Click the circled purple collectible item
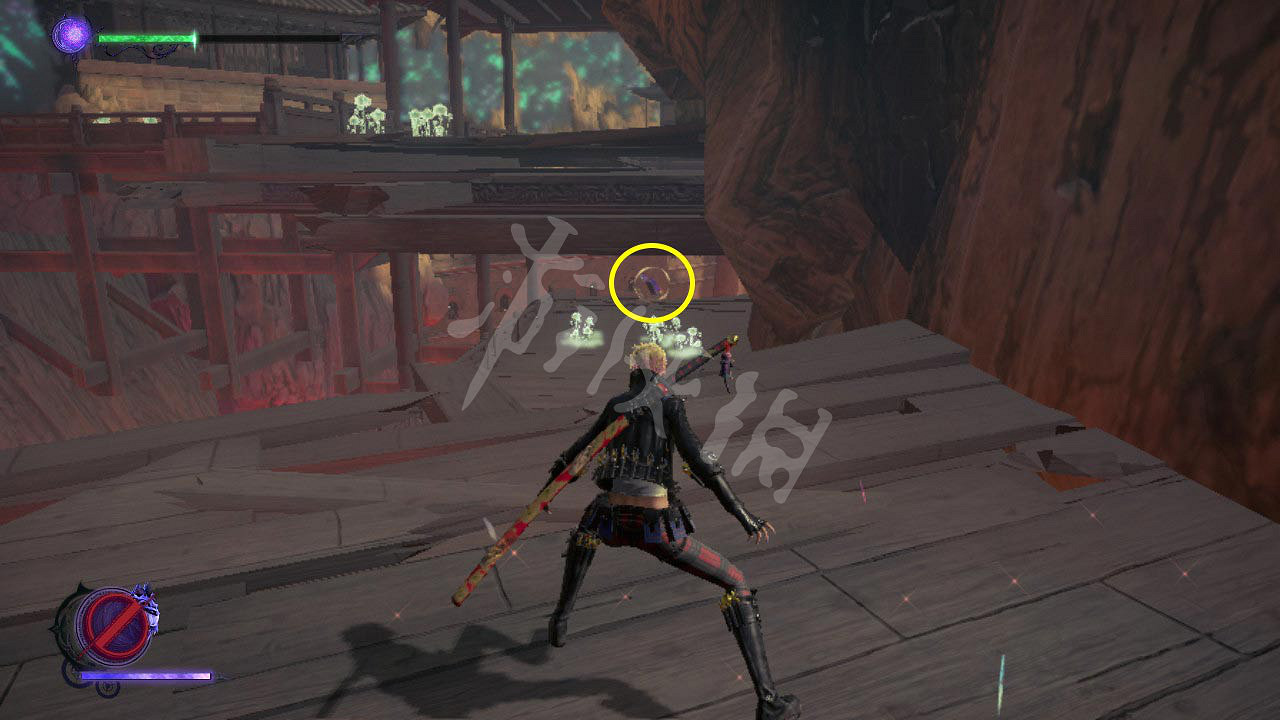Image resolution: width=1280 pixels, height=720 pixels. pyautogui.click(x=653, y=286)
